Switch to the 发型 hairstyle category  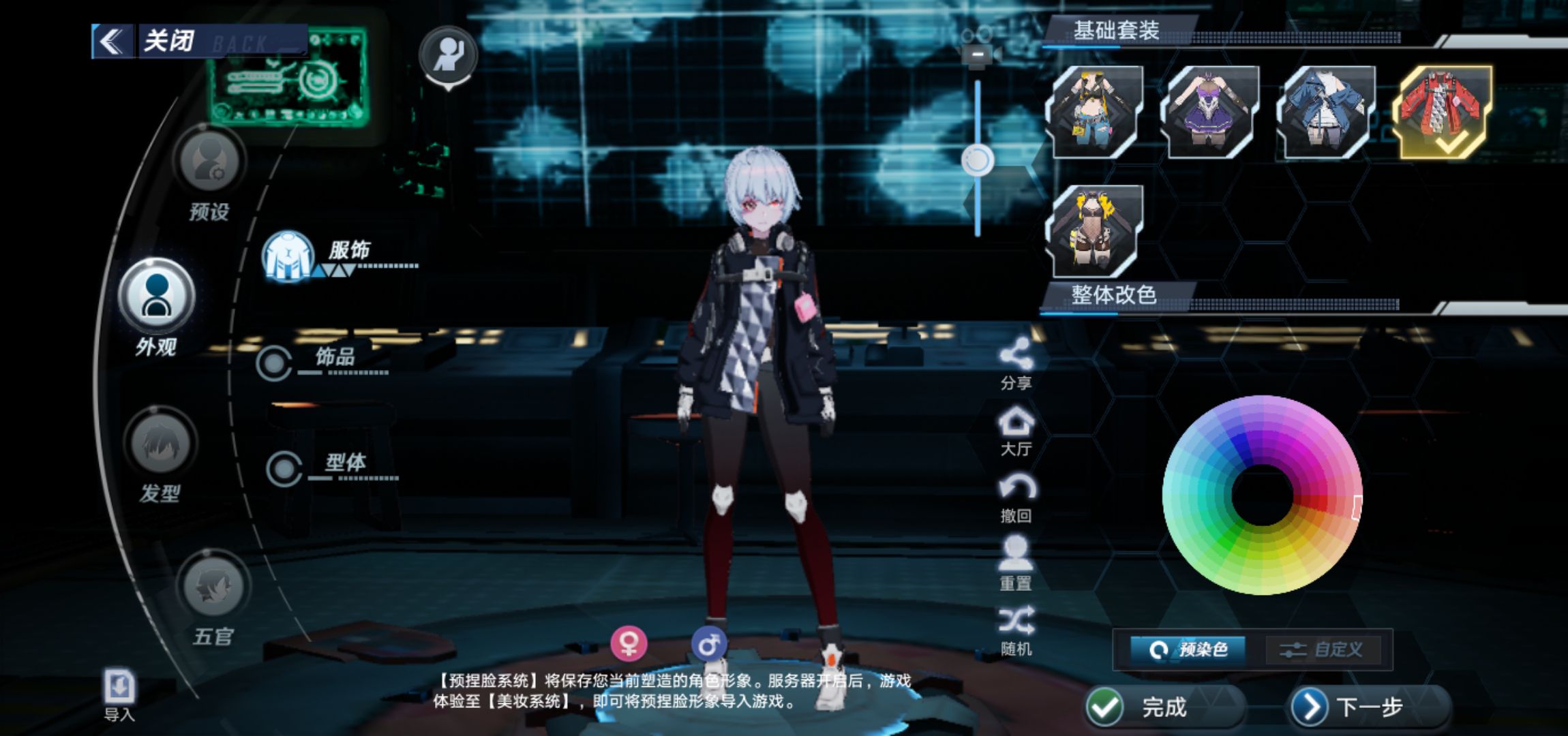click(x=160, y=444)
